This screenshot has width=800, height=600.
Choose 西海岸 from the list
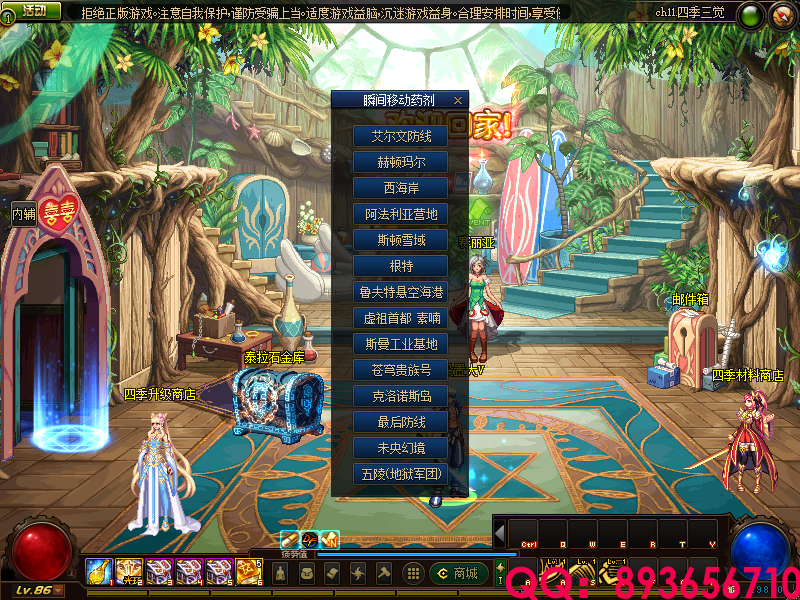[x=400, y=187]
